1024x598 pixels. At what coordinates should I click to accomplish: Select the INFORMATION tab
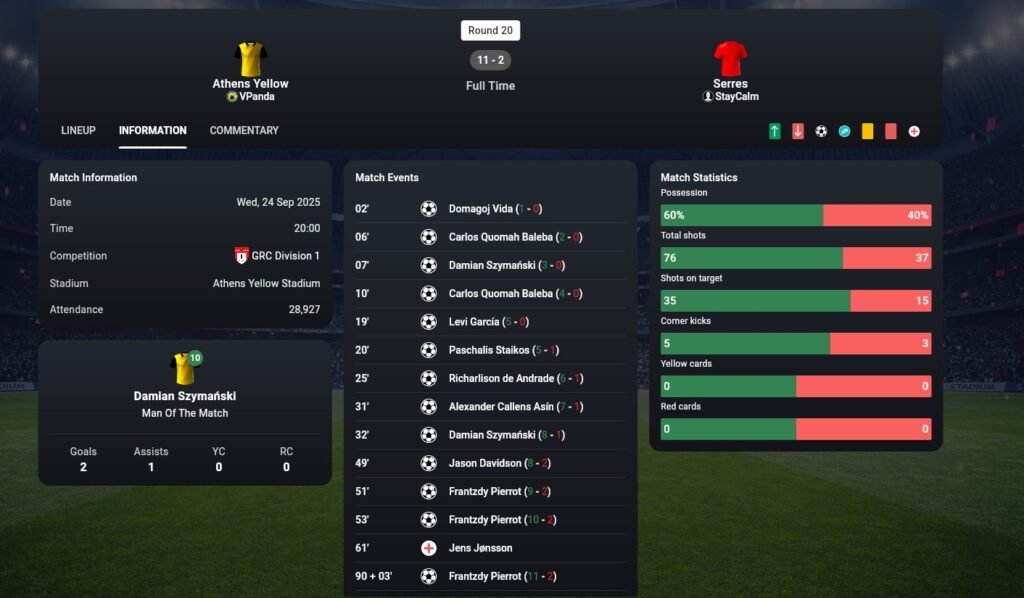152,130
